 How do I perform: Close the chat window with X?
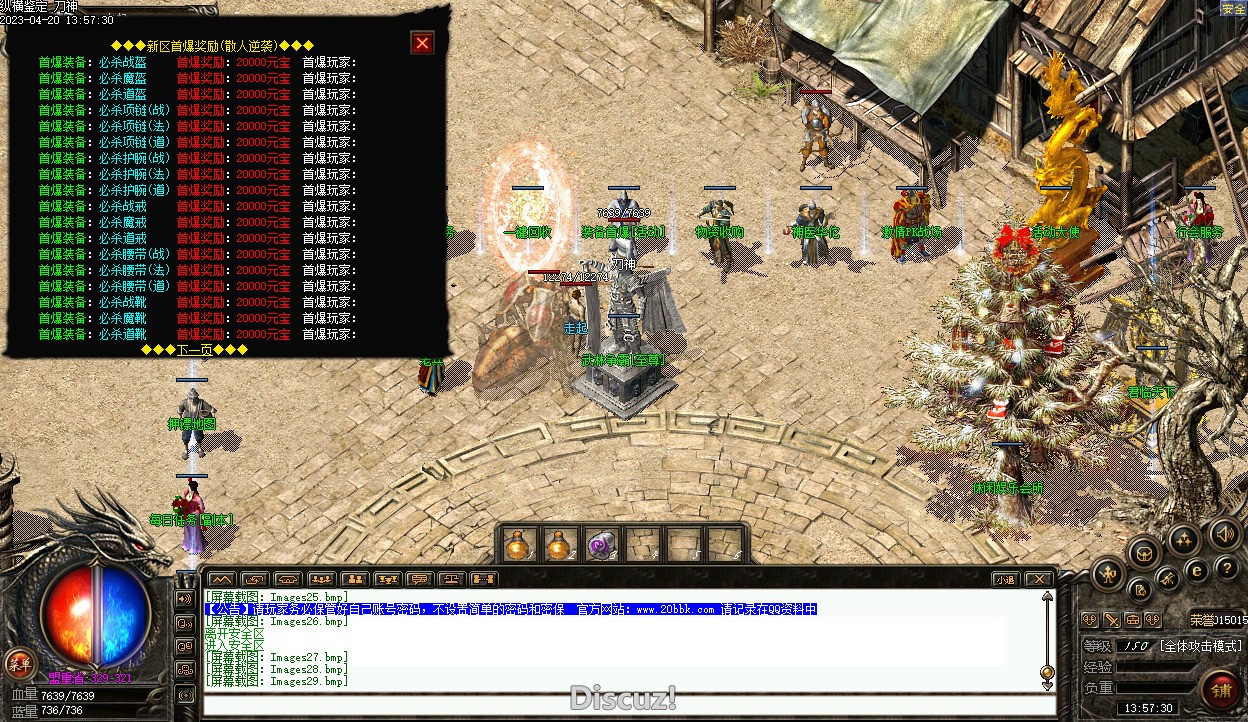coord(1039,579)
